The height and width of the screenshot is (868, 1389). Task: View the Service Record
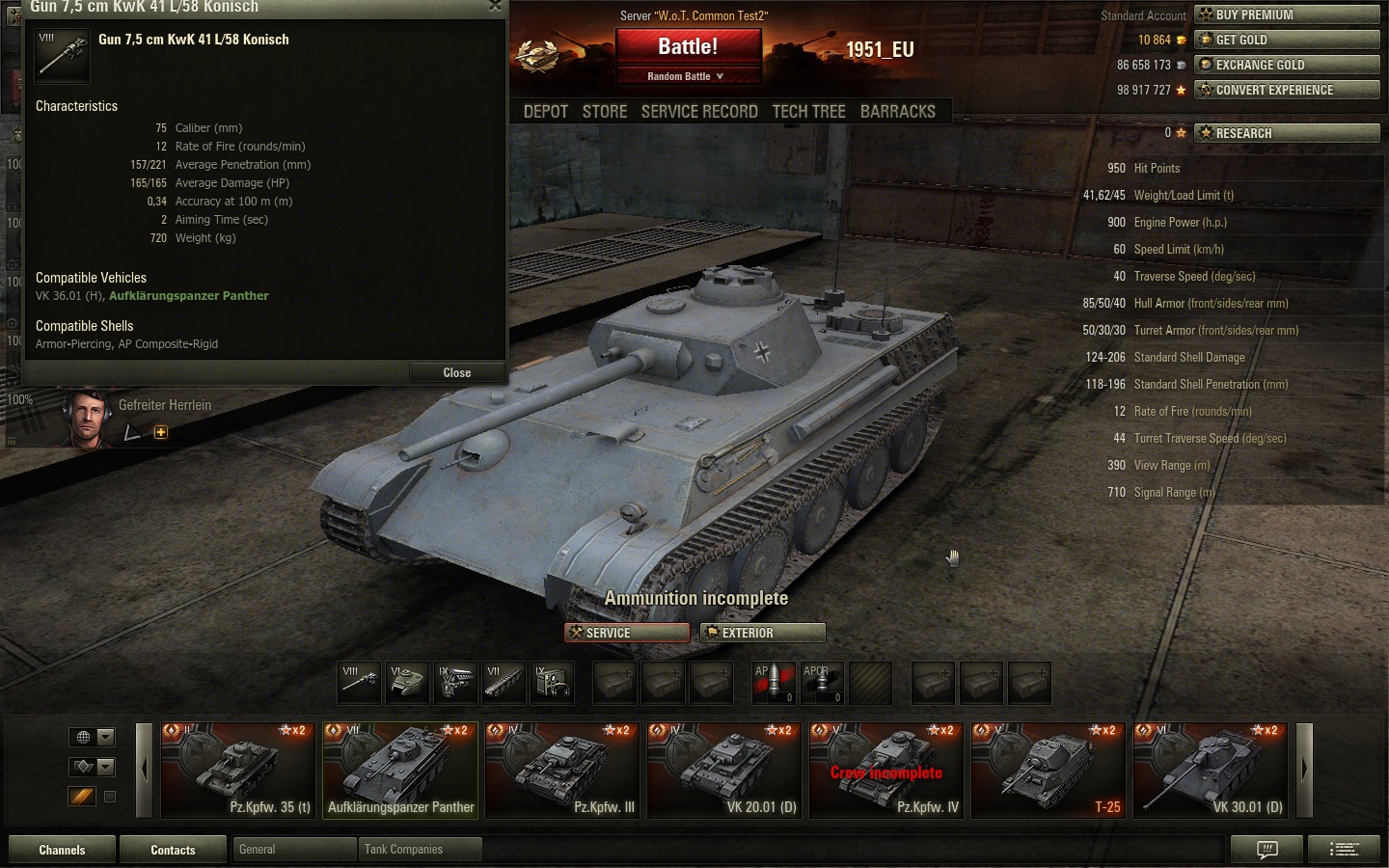coord(699,112)
